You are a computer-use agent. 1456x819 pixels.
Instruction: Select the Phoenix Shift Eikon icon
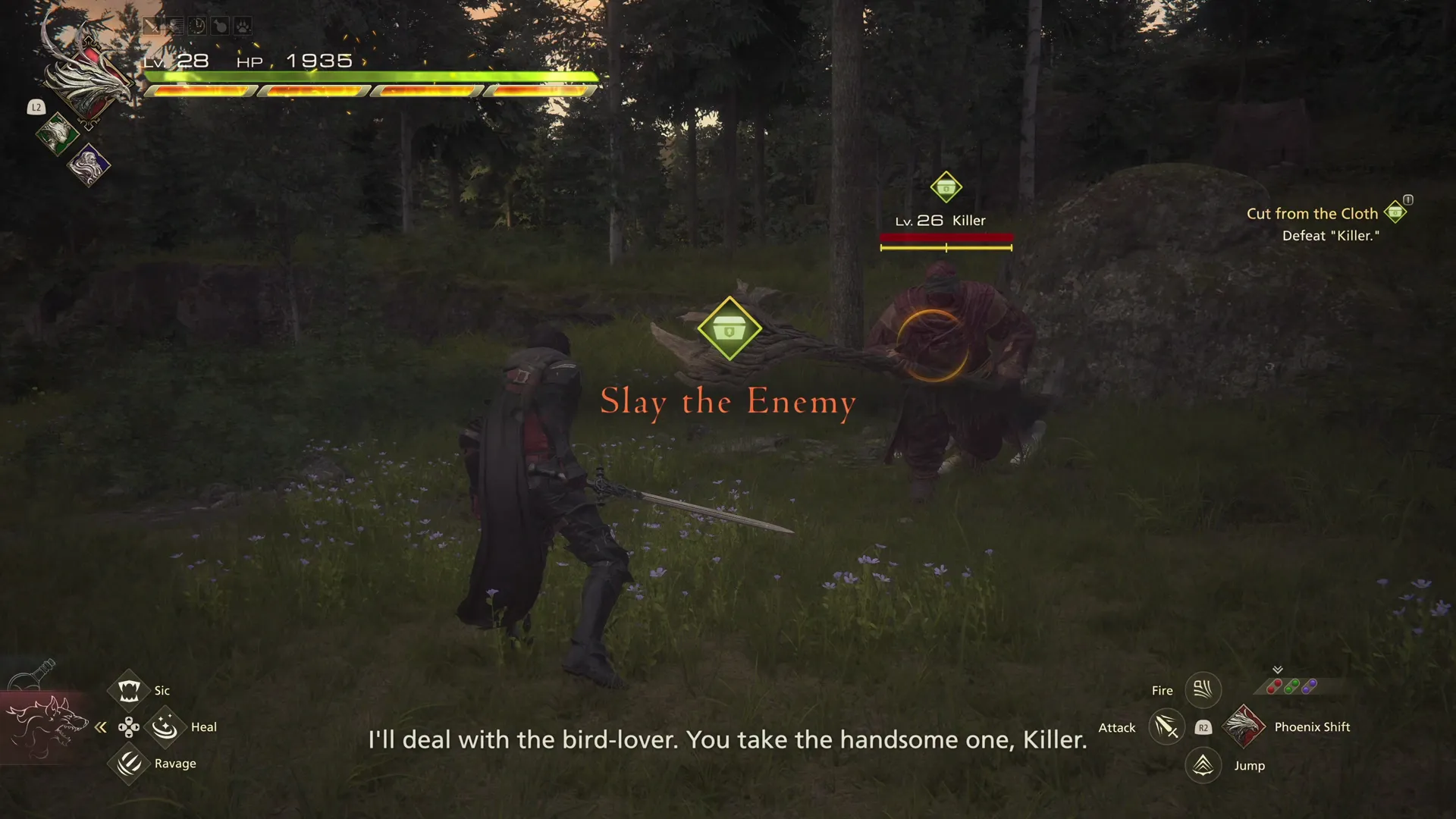(1244, 726)
